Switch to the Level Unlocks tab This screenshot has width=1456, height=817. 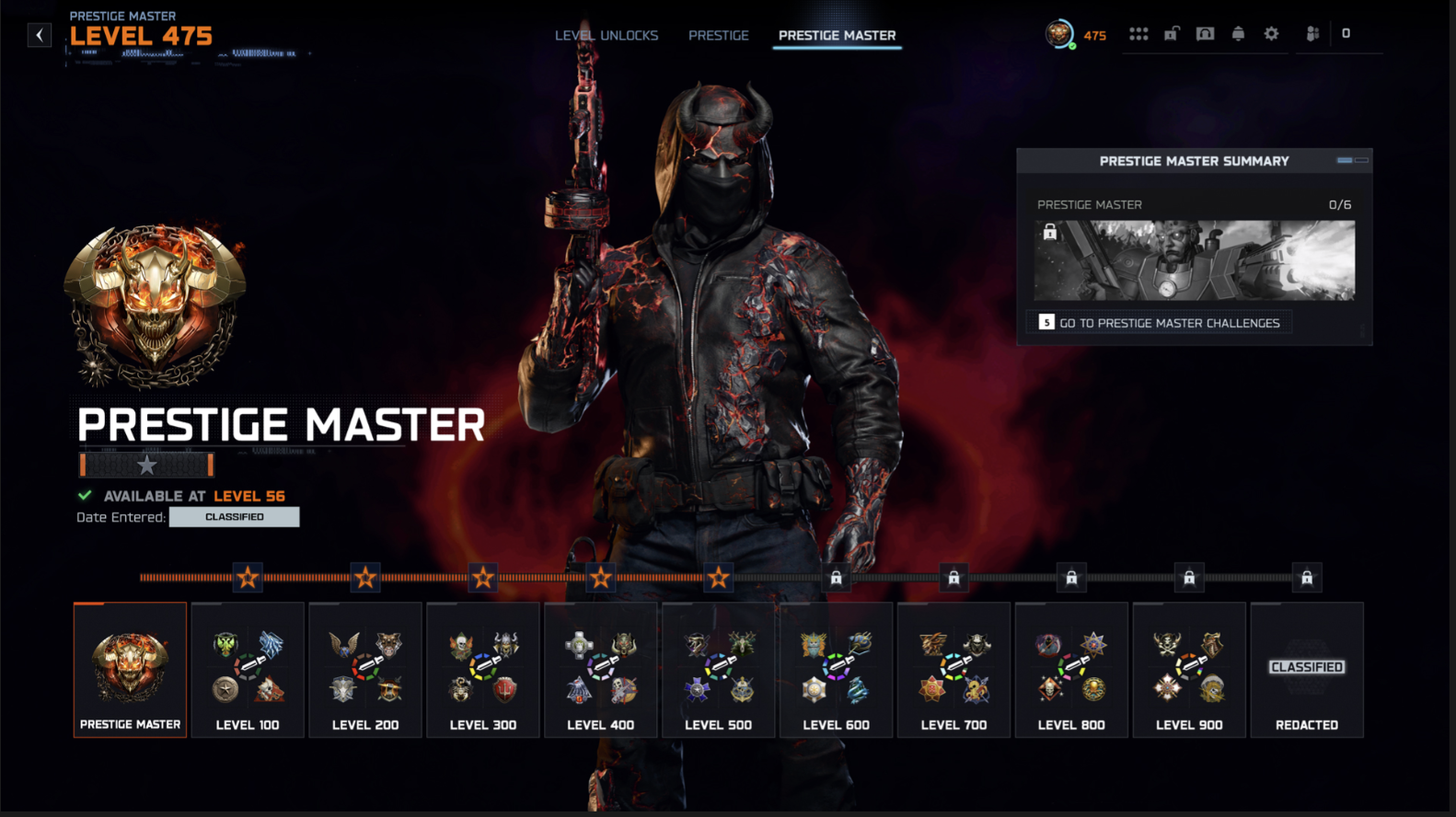click(607, 35)
